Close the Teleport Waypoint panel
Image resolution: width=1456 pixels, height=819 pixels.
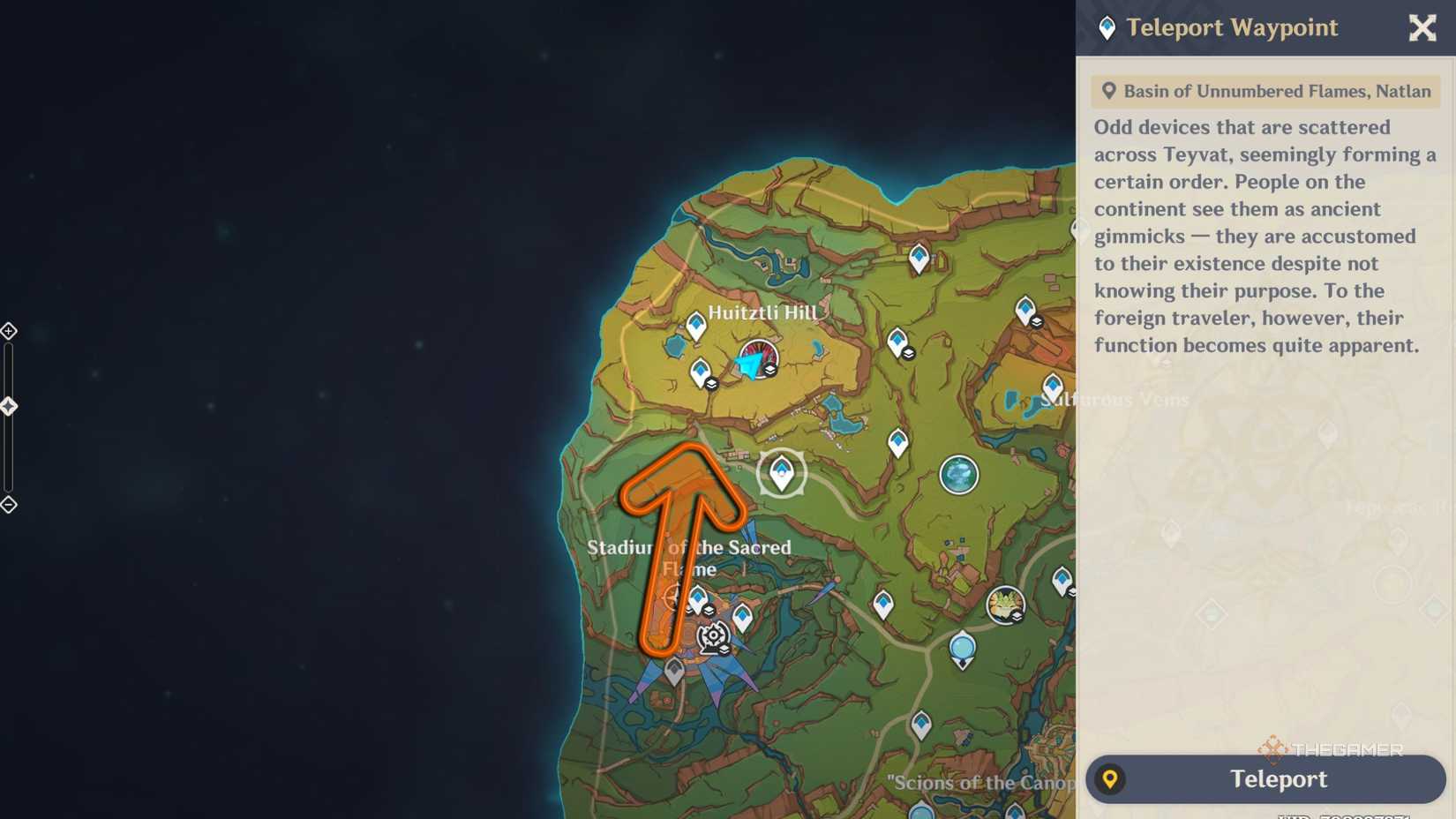pyautogui.click(x=1422, y=27)
